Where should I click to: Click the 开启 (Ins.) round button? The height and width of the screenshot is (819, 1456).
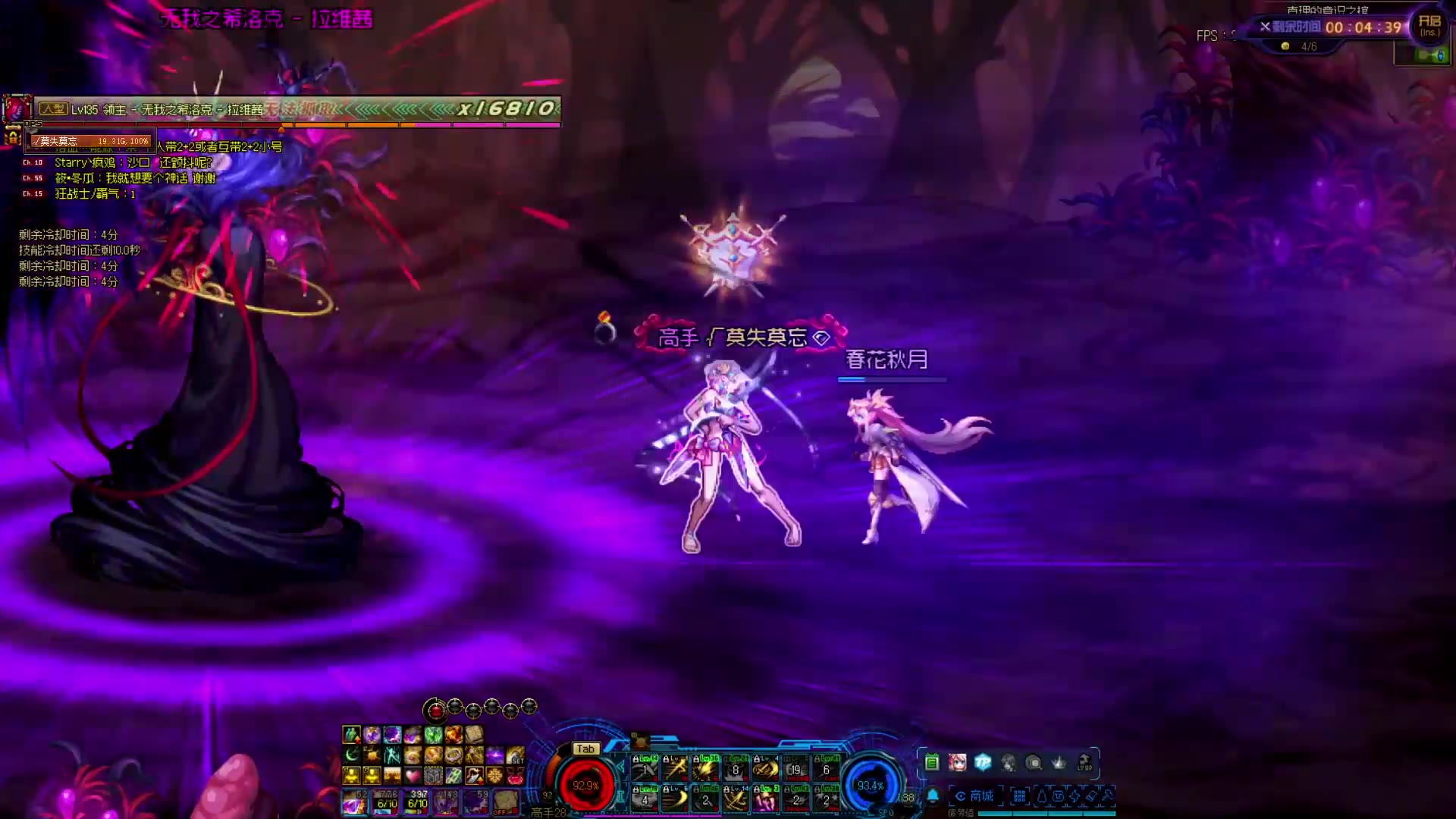[x=1429, y=26]
